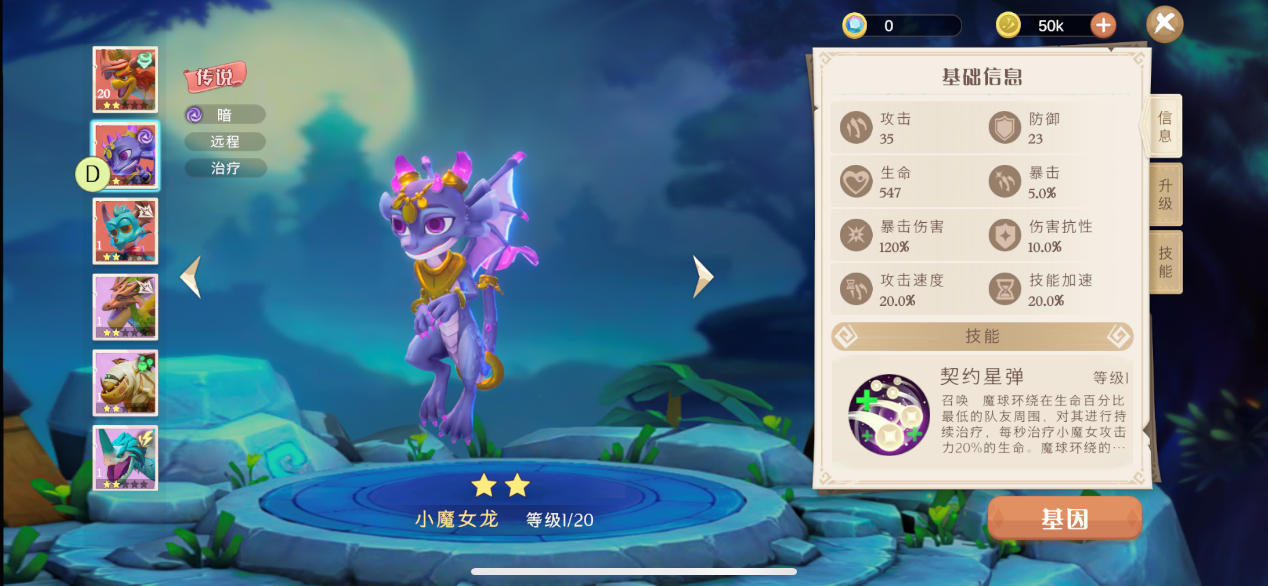
Task: Tap the 远程 ranged type tag
Action: click(225, 142)
